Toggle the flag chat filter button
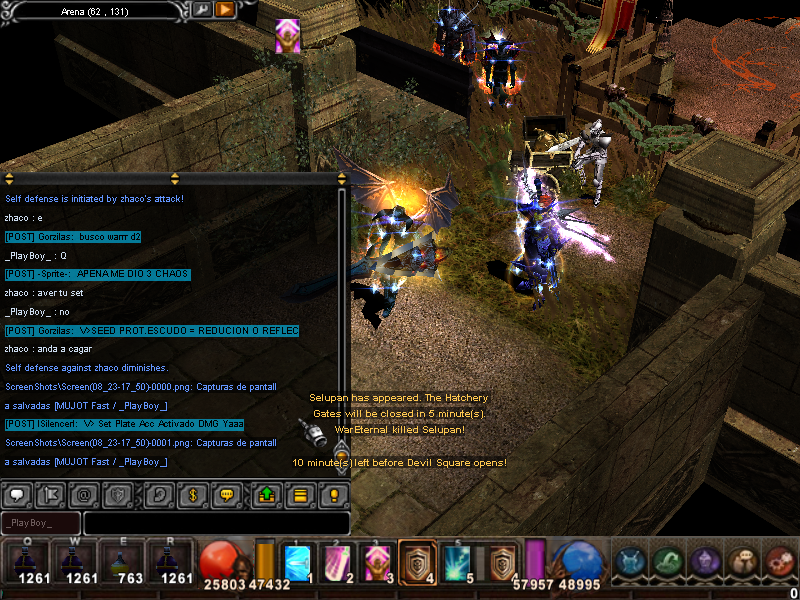 (x=51, y=494)
